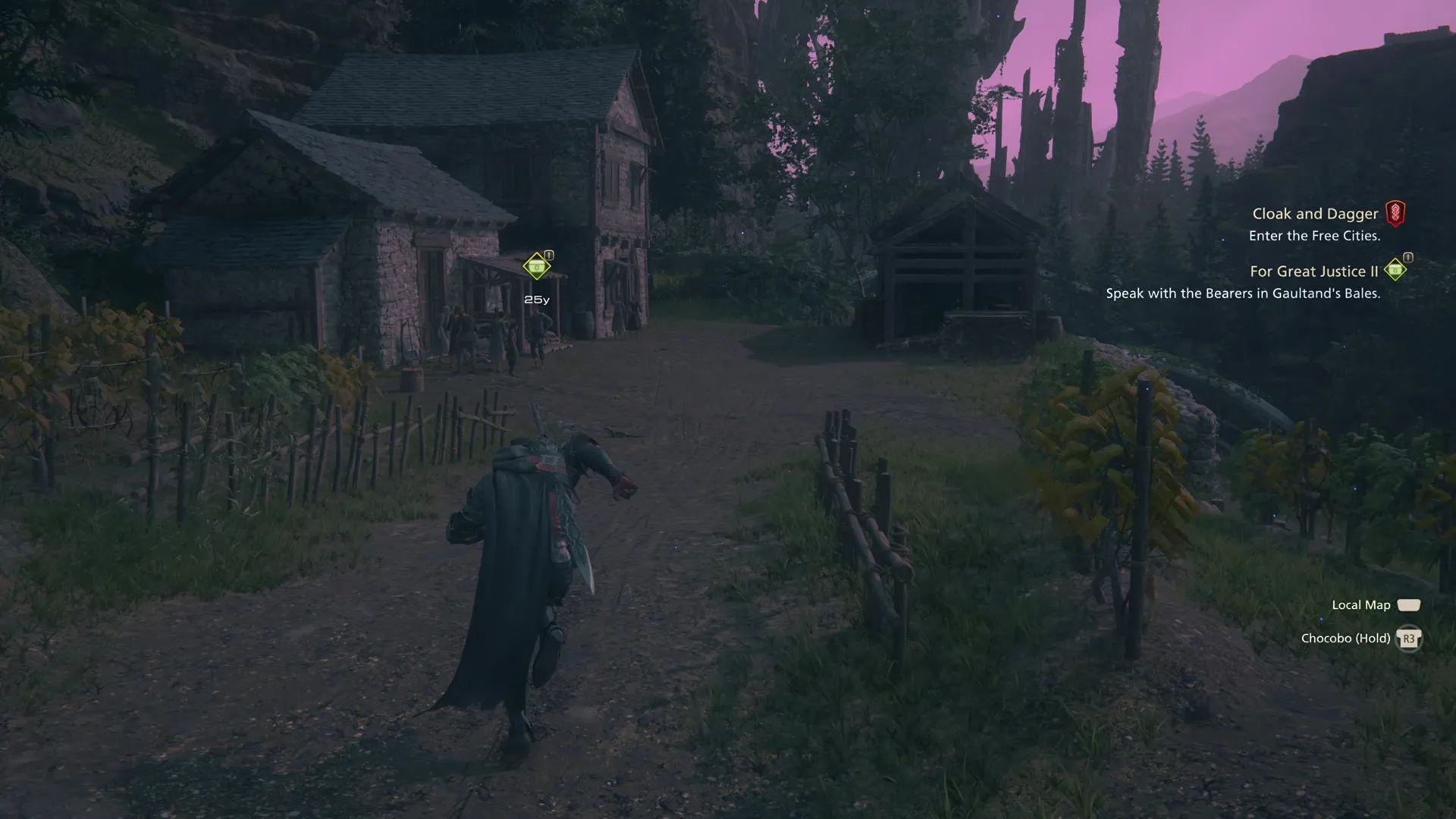
Task: Toggle Chocobo summoning with the R3 prompt
Action: click(x=1409, y=638)
